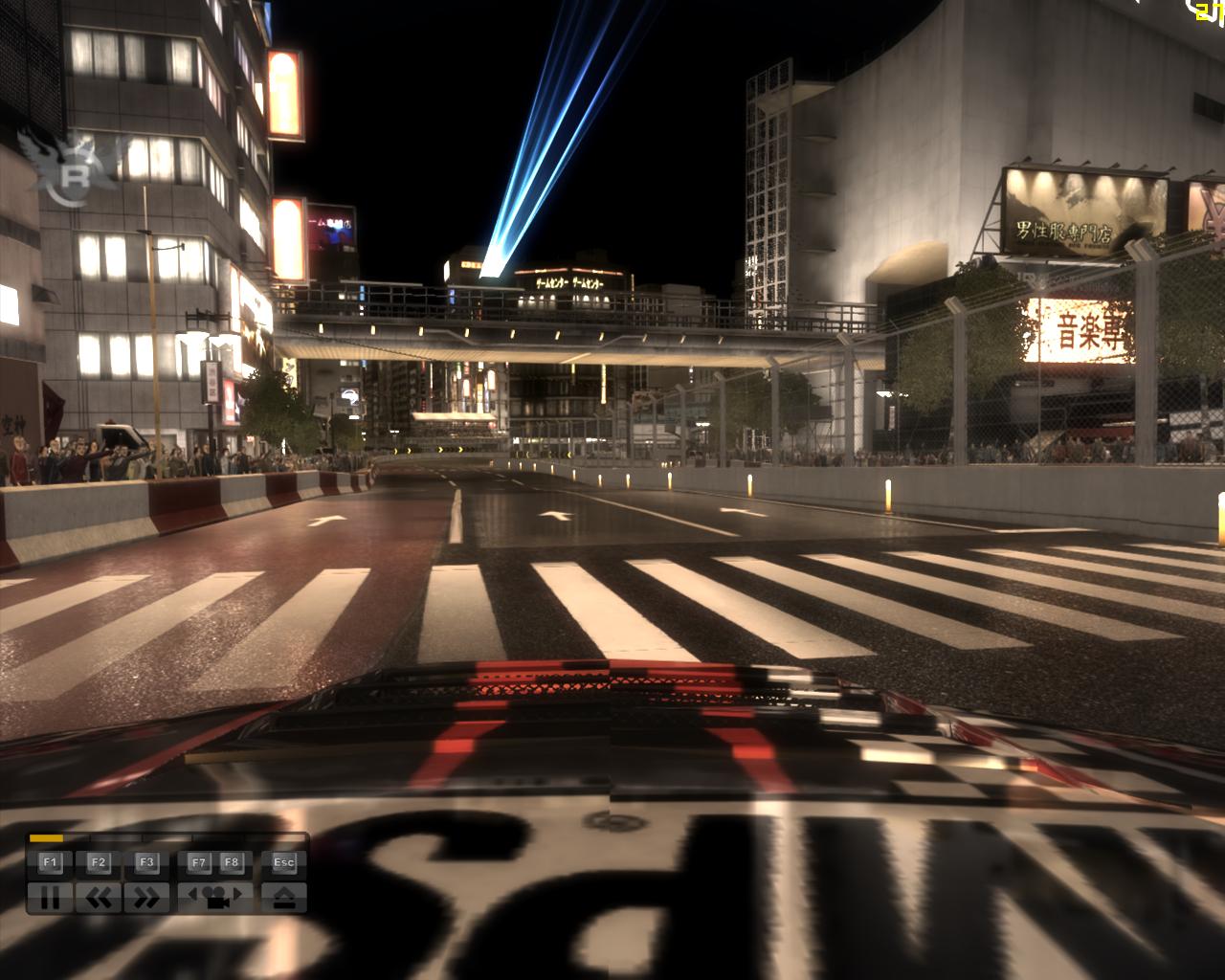
Task: Rewind the replay with the double-left arrows
Action: 98,899
